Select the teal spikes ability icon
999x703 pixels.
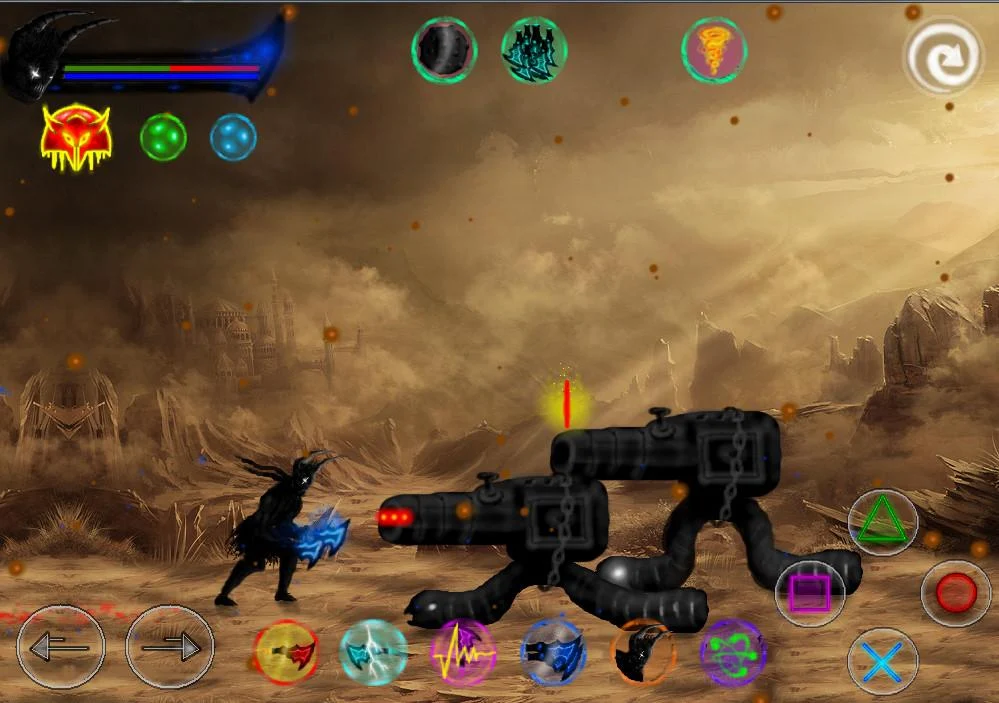tap(534, 50)
